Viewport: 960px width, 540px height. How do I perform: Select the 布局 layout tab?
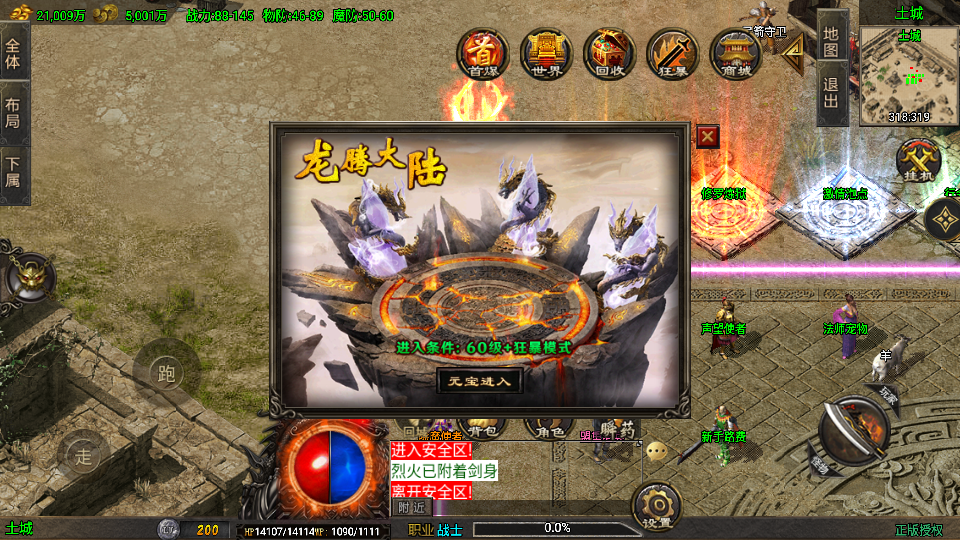coord(13,112)
